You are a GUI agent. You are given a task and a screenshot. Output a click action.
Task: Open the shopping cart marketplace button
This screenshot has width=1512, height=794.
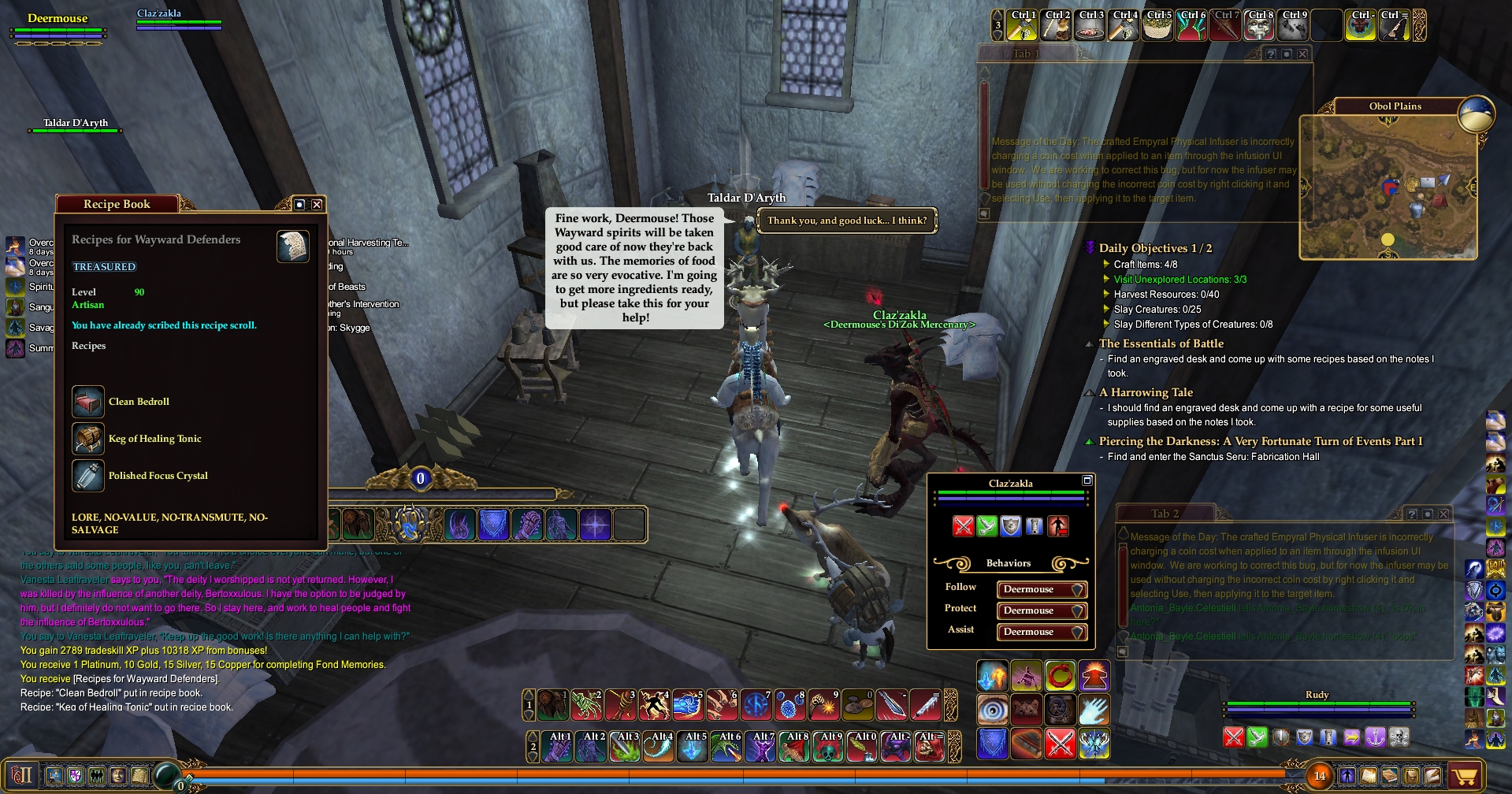(1464, 777)
